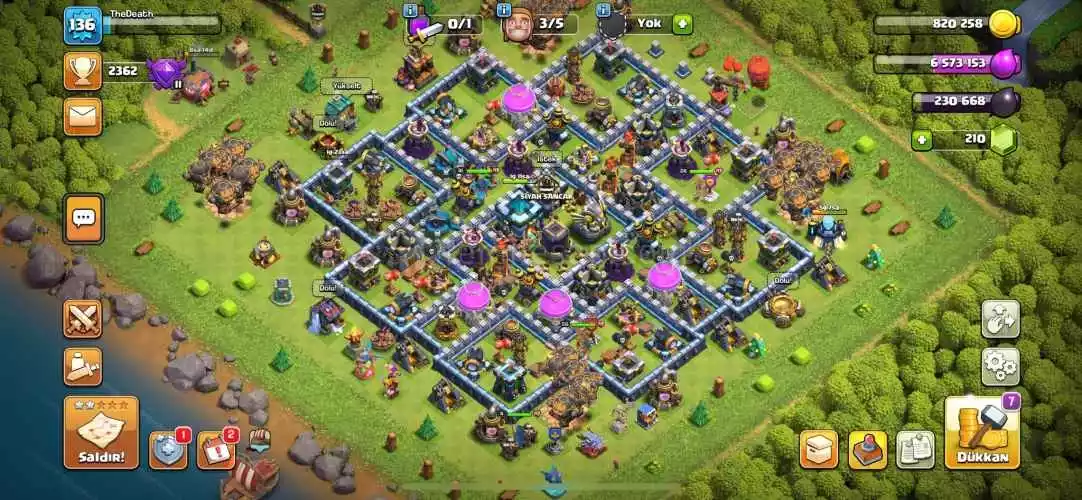The width and height of the screenshot is (1082, 500).
Task: Open the mail envelope inbox
Action: pyautogui.click(x=82, y=116)
